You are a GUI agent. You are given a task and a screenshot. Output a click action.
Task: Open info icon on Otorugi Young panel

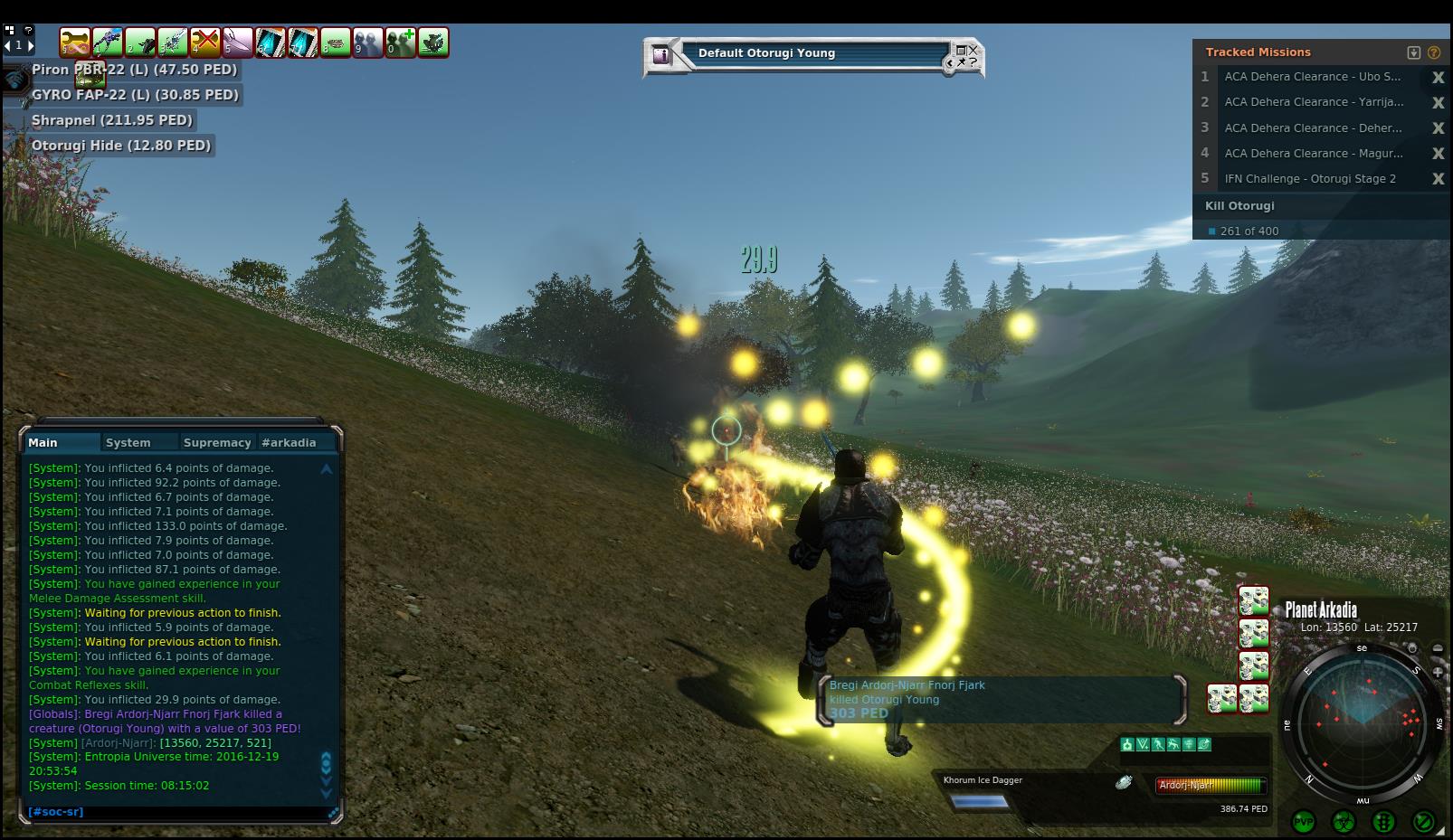(661, 54)
